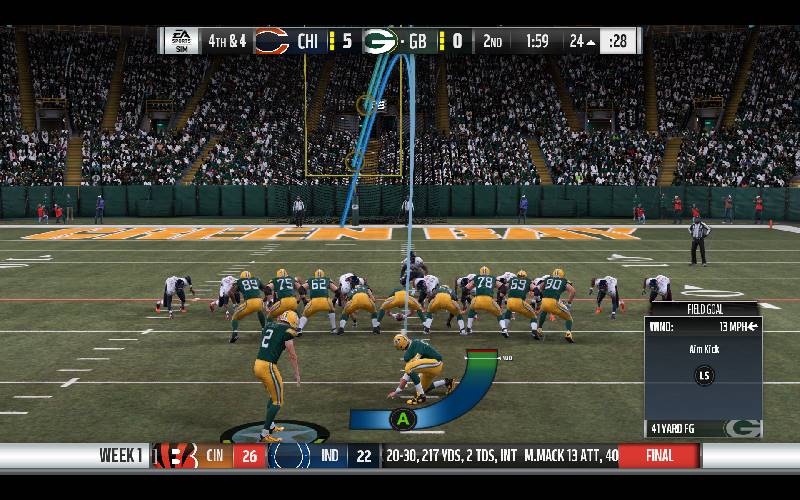
Task: Select the Colts horseshoe logo in the ticker
Action: [x=291, y=456]
